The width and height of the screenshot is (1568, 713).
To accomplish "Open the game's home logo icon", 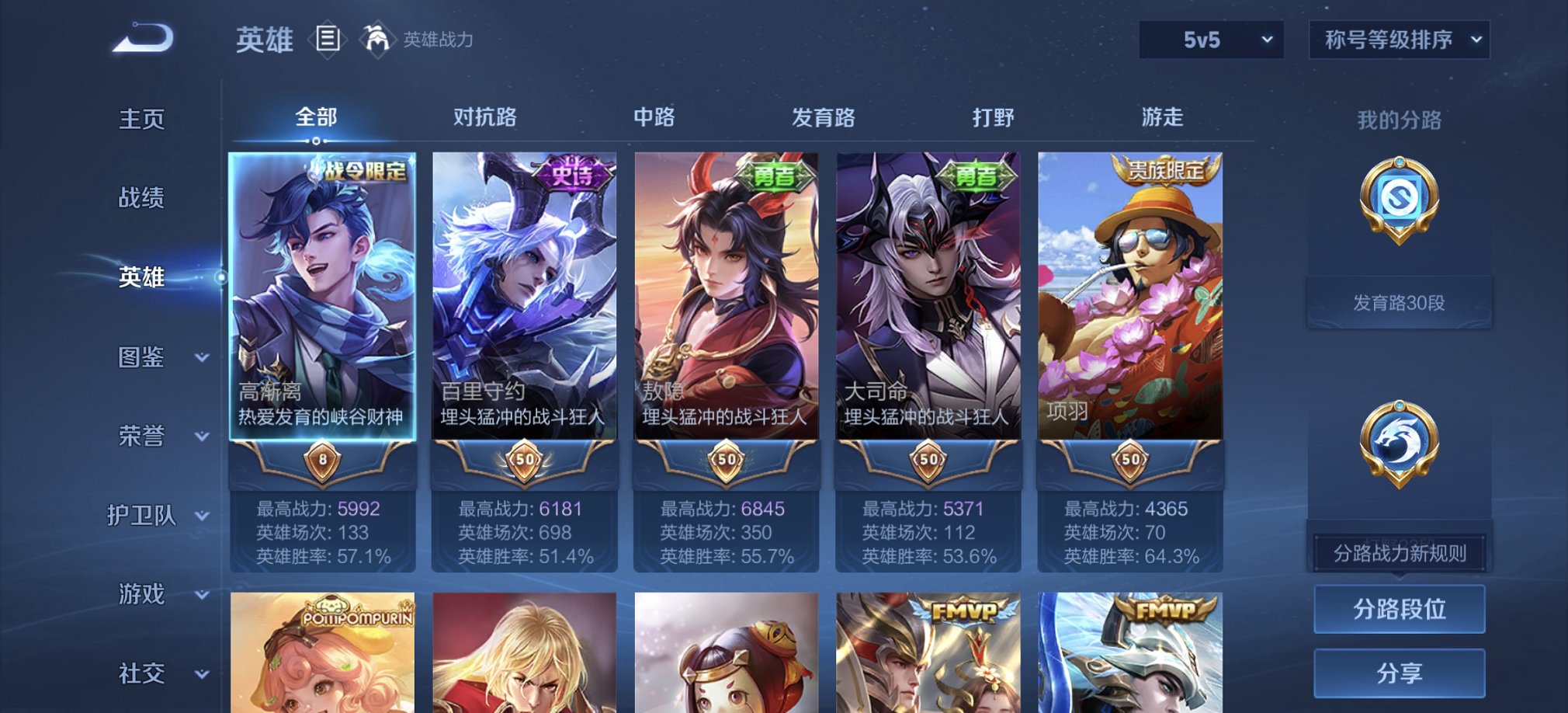I will (x=144, y=37).
